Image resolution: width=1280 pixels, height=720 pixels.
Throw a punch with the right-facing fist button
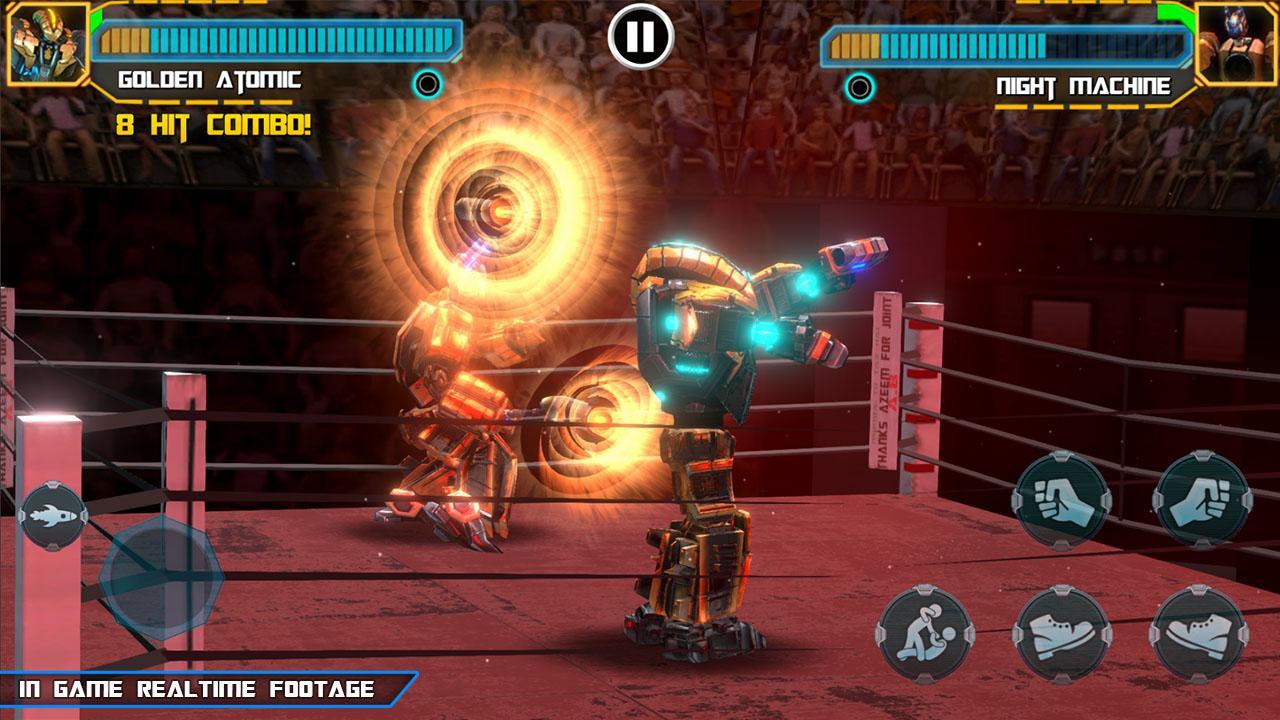(x=1201, y=500)
